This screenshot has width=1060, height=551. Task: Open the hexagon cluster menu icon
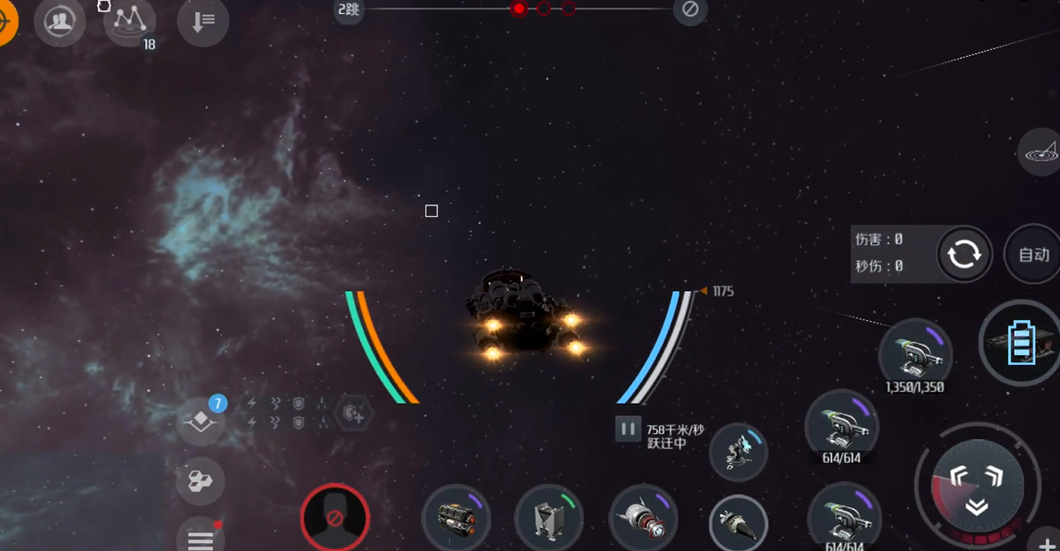[x=200, y=482]
